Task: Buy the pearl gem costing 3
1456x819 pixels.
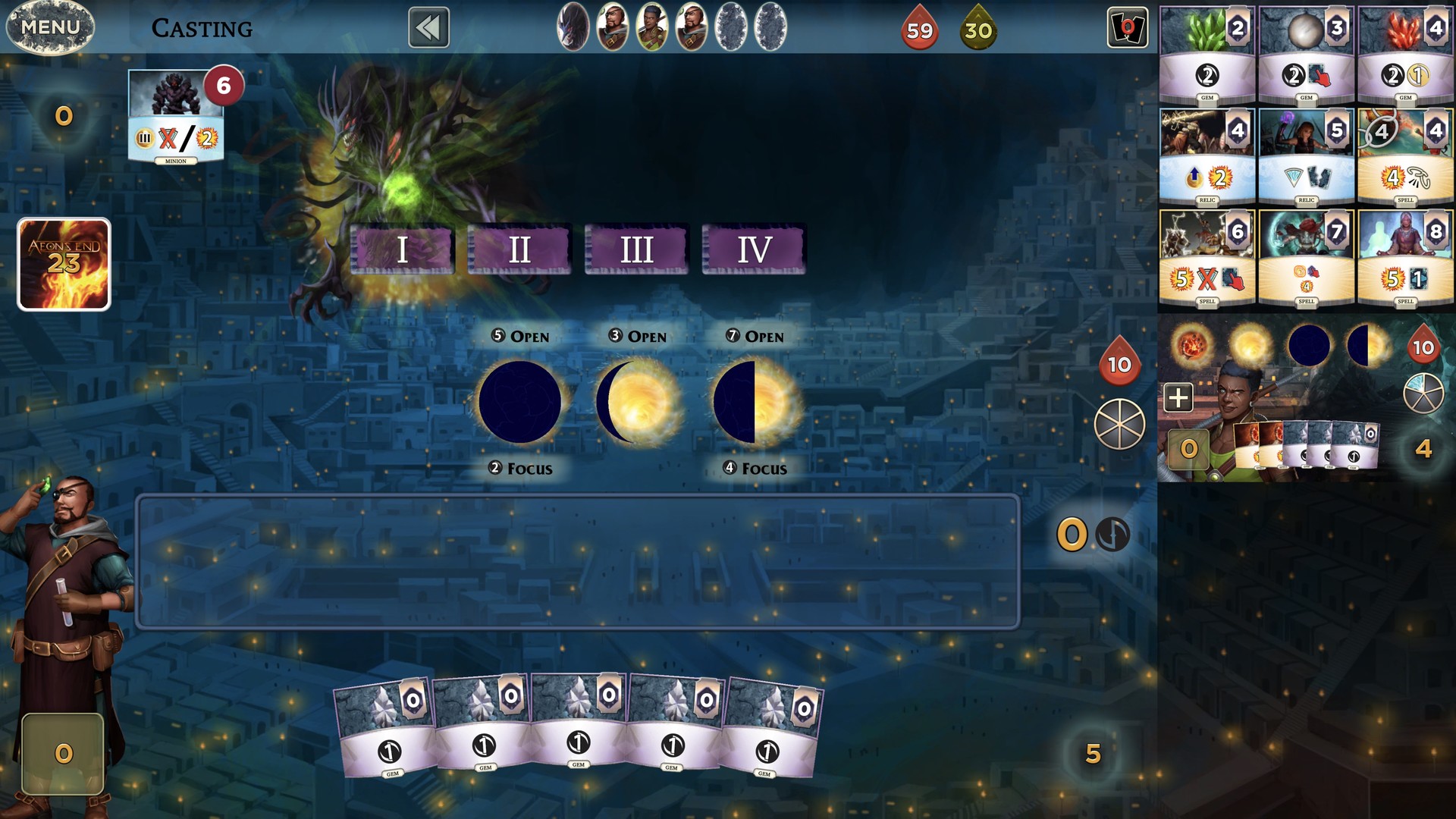Action: 1306,53
